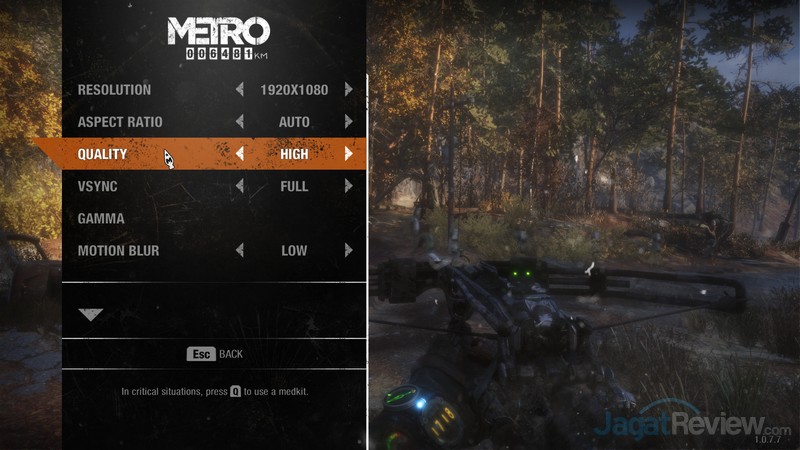Image resolution: width=800 pixels, height=450 pixels.
Task: Increase Motion Blur with the right arrow
Action: [348, 250]
